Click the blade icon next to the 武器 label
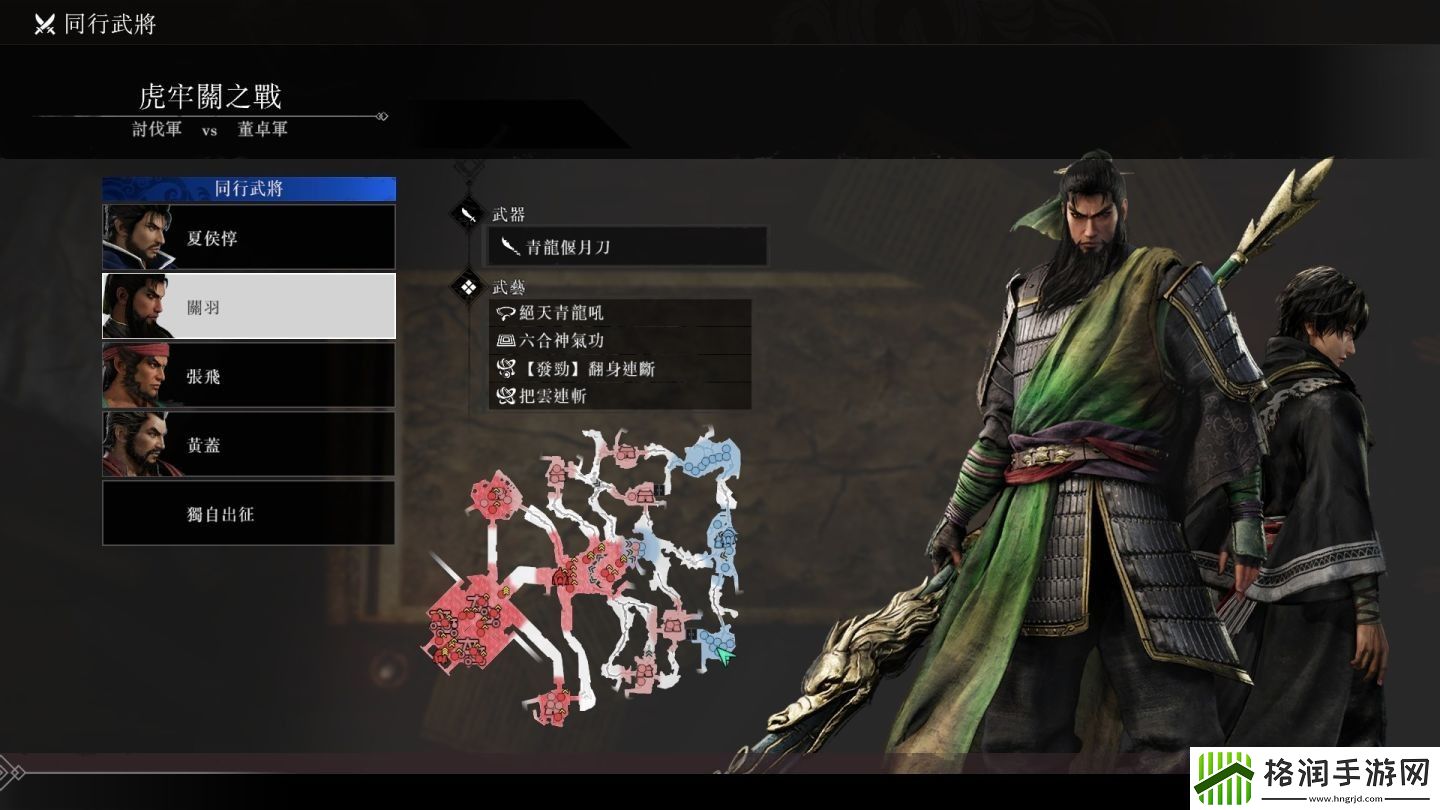Image resolution: width=1440 pixels, height=810 pixels. [x=466, y=213]
